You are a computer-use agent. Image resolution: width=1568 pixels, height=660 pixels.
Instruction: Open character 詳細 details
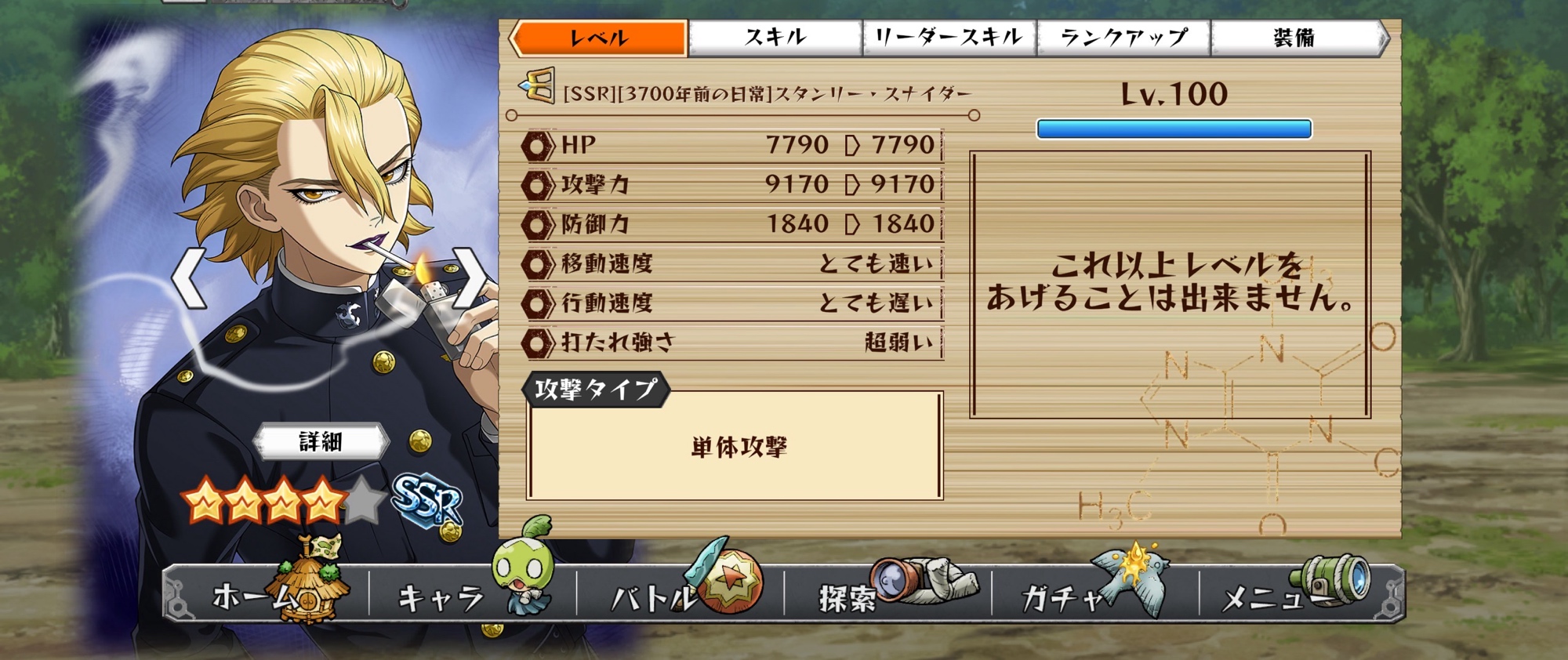(321, 442)
